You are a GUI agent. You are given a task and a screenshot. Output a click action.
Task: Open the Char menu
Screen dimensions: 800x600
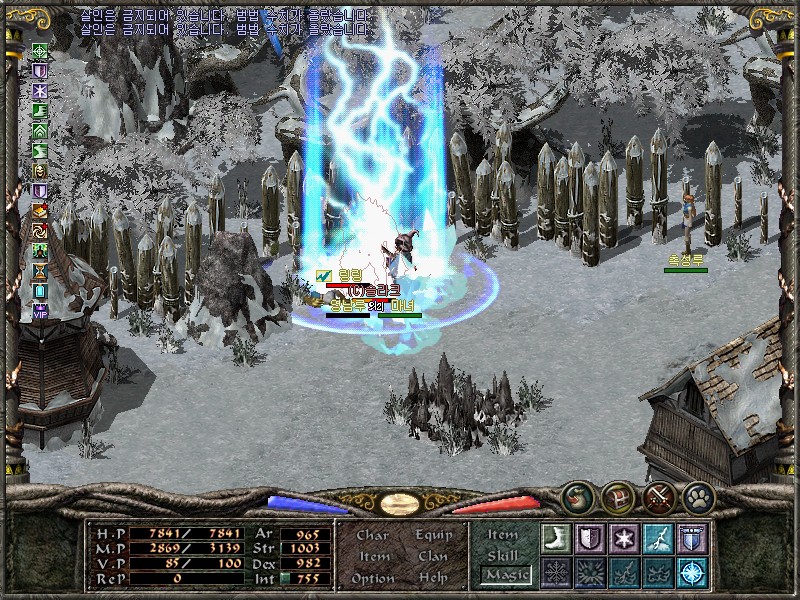point(372,535)
